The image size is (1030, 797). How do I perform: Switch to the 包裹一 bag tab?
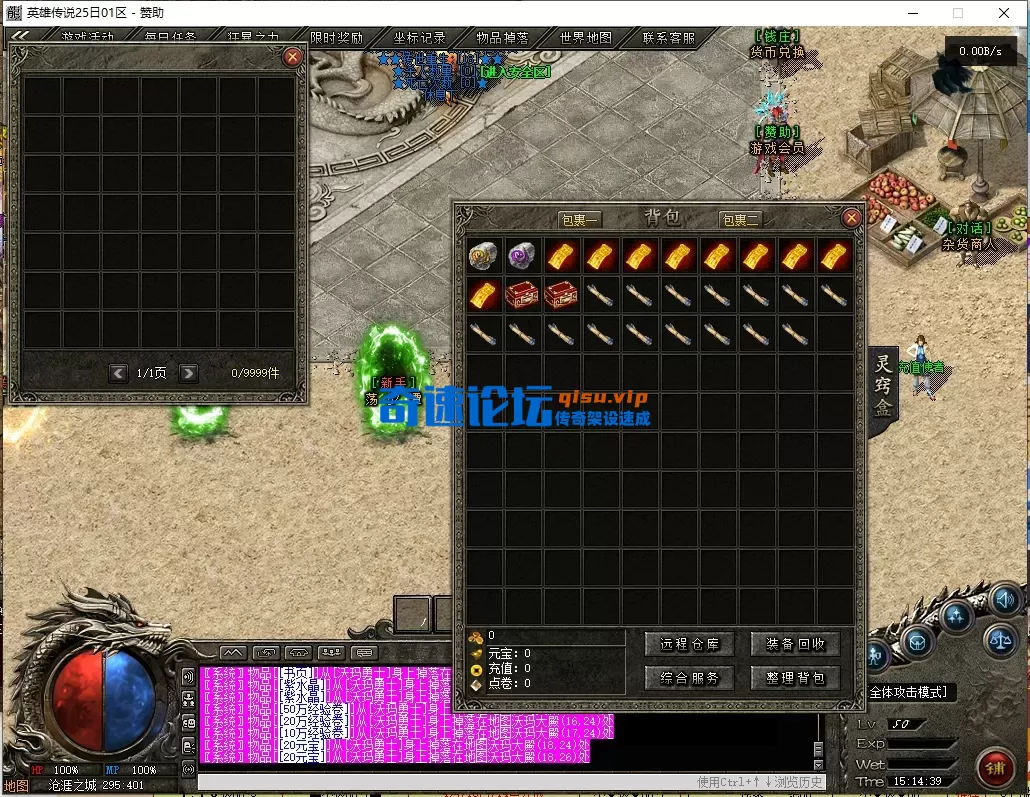pos(580,220)
